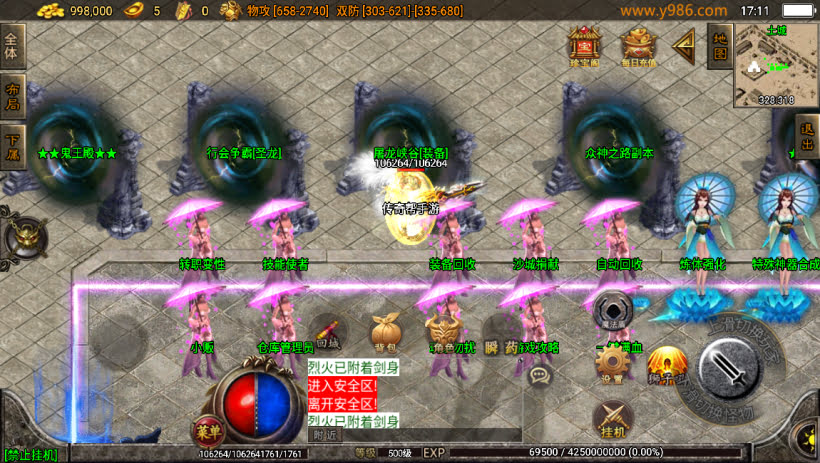Switch to the 布局 tab
The image size is (820, 463).
click(x=12, y=94)
